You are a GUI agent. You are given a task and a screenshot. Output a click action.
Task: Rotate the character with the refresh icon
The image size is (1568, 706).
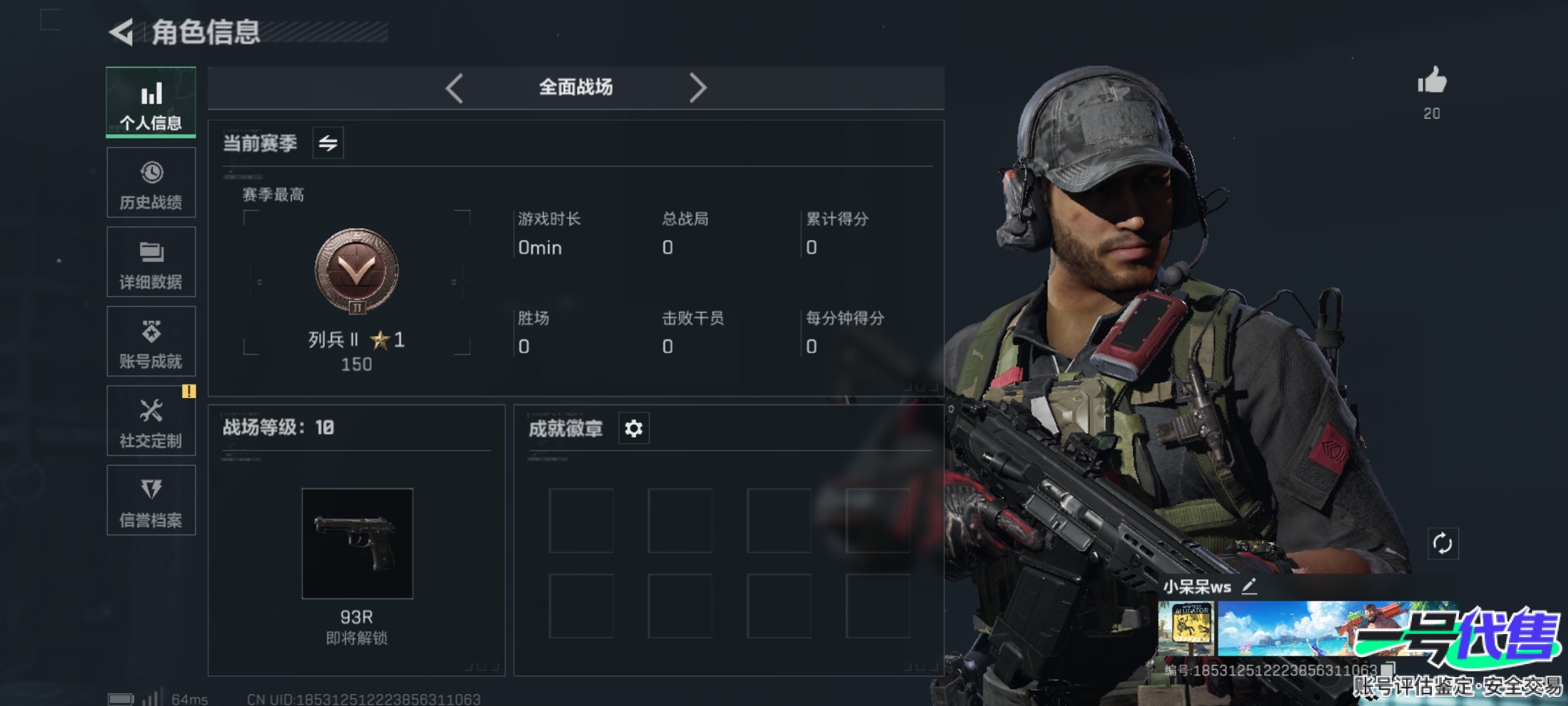(x=1443, y=543)
